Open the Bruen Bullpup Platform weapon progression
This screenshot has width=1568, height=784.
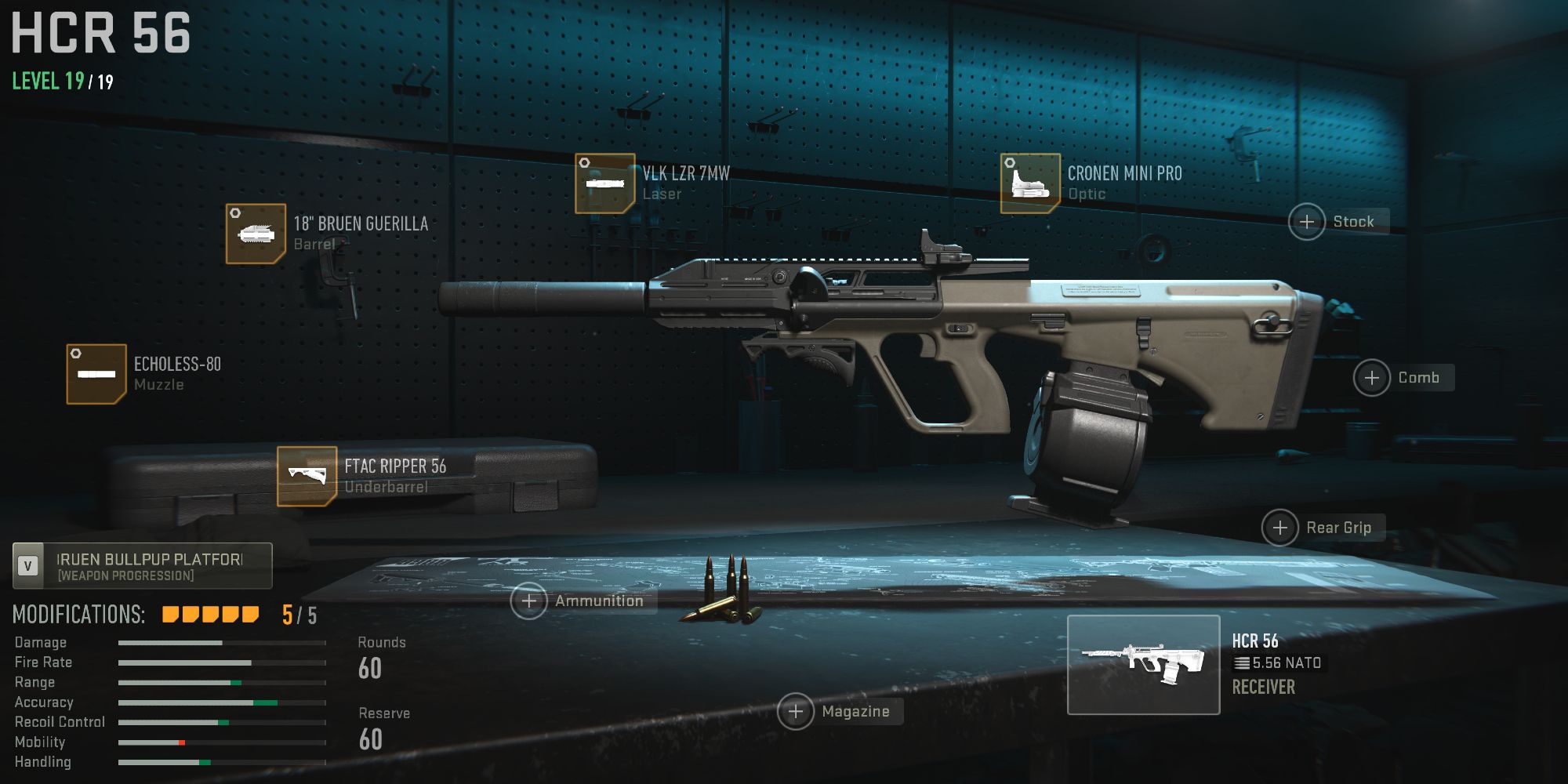pyautogui.click(x=149, y=566)
